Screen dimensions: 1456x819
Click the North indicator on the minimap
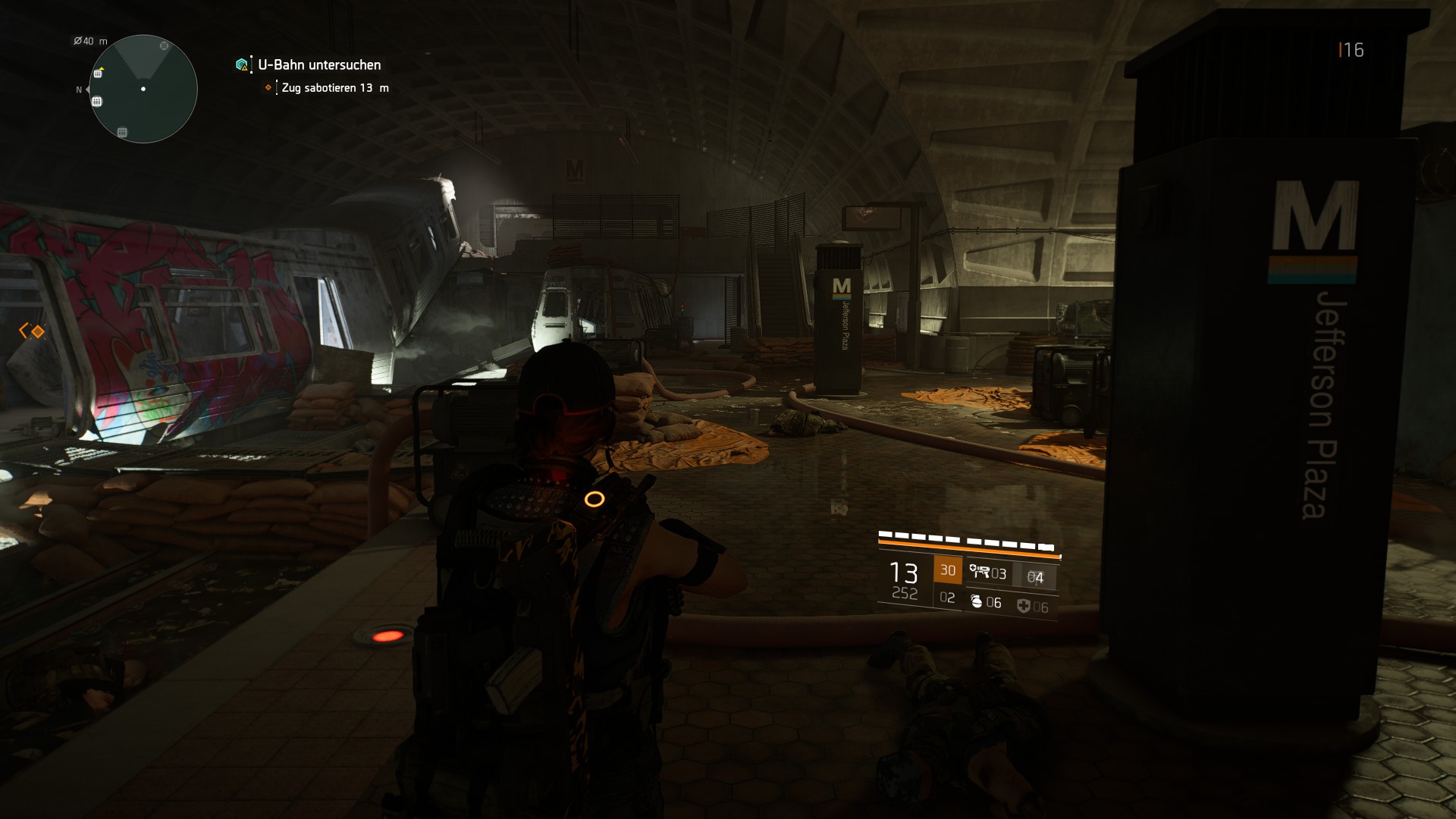[x=79, y=89]
